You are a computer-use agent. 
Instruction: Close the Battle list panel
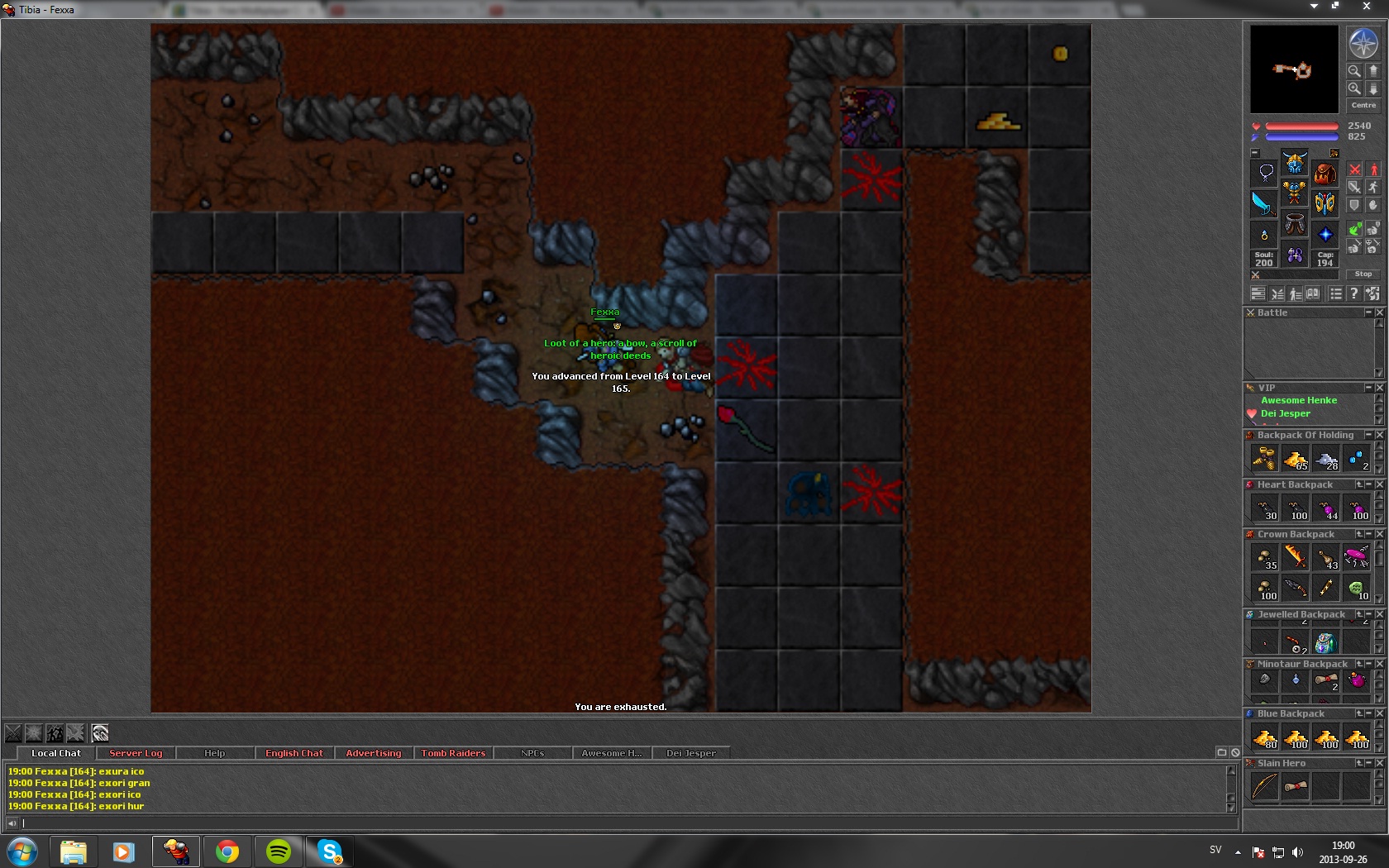1379,312
